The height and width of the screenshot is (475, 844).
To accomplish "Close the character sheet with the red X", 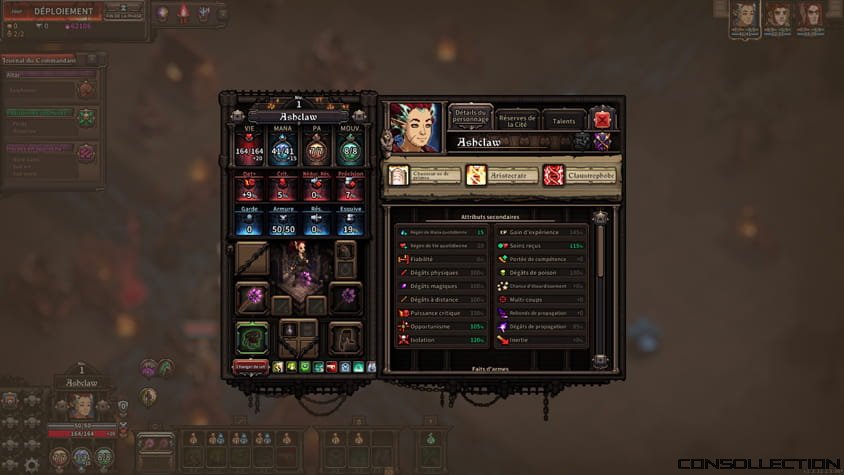I will [602, 120].
